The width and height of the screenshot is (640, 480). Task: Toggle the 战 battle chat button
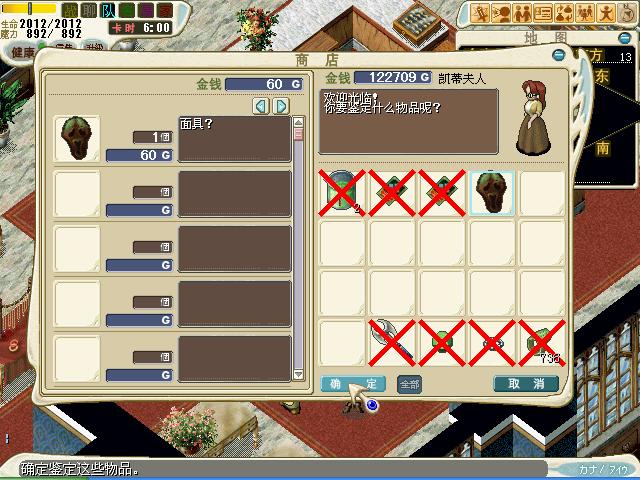point(68,9)
